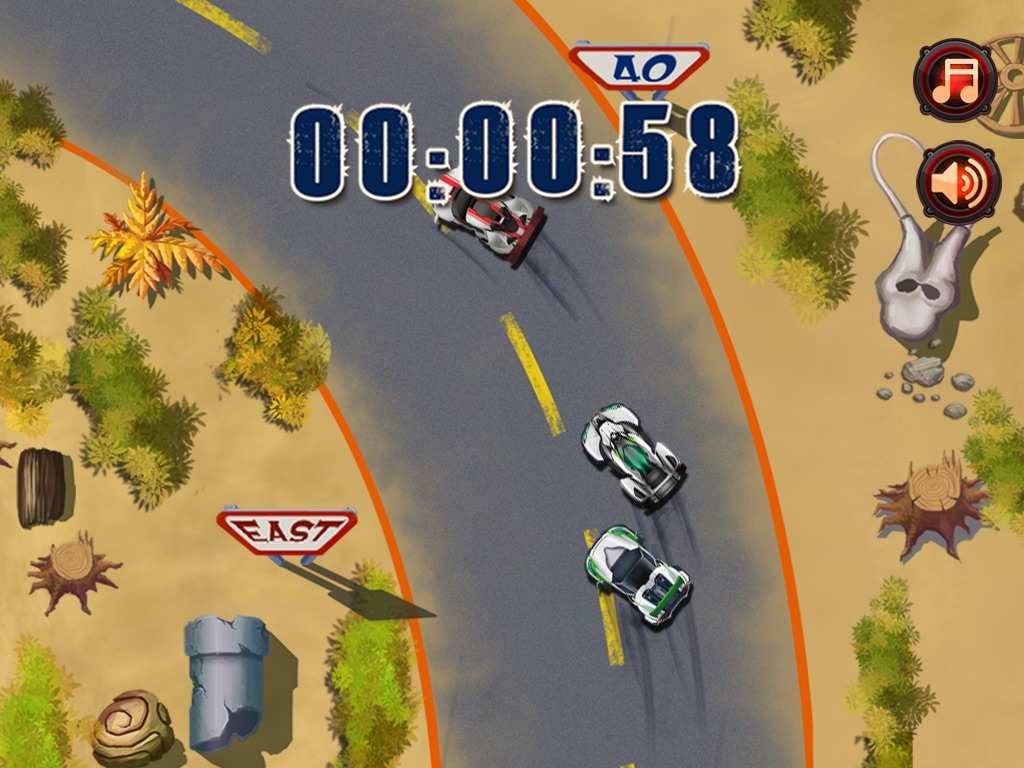Toggle the sound speaker button
The width and height of the screenshot is (1024, 768).
(x=959, y=182)
